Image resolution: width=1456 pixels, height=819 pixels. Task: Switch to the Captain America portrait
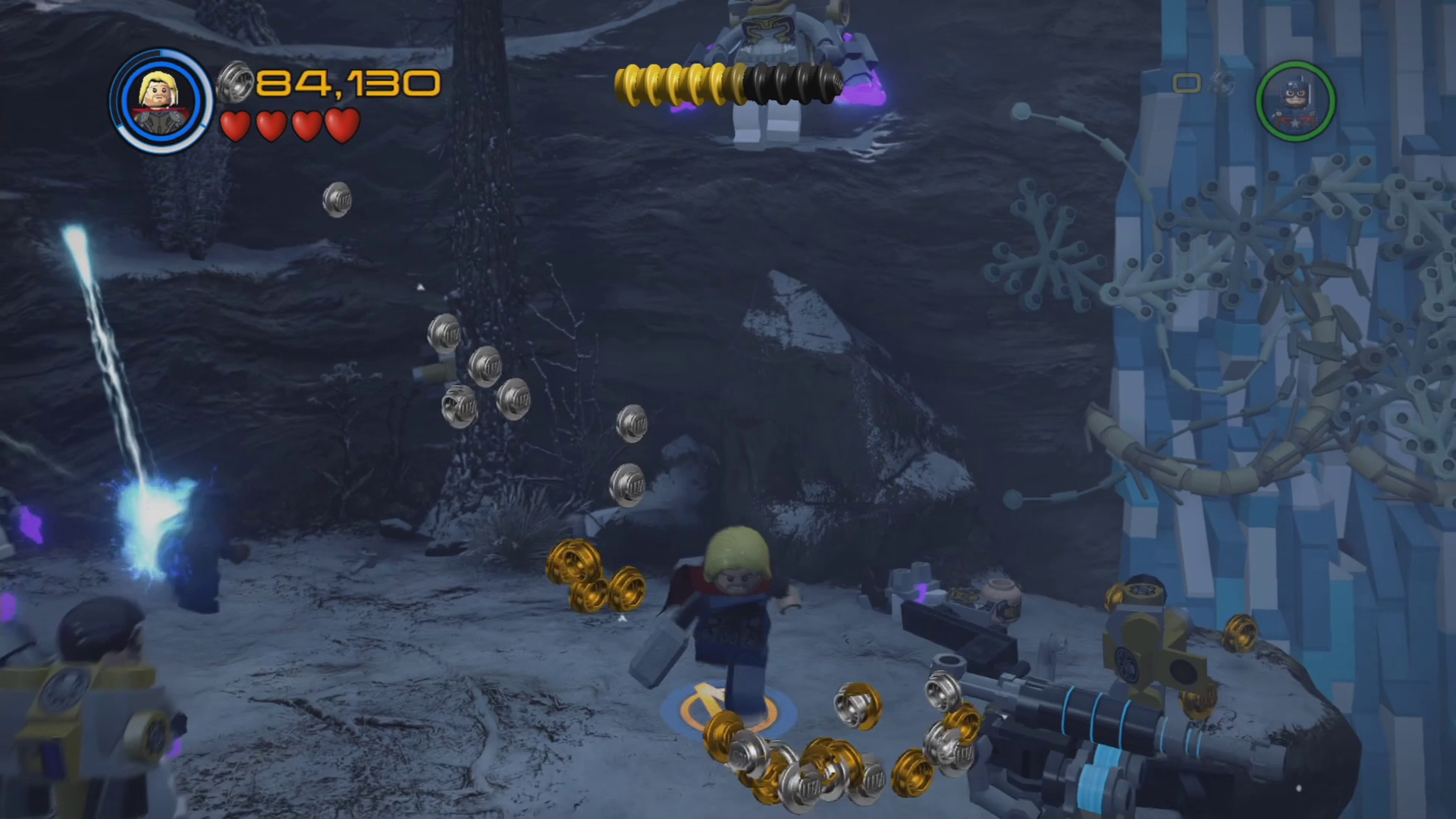point(1295,102)
